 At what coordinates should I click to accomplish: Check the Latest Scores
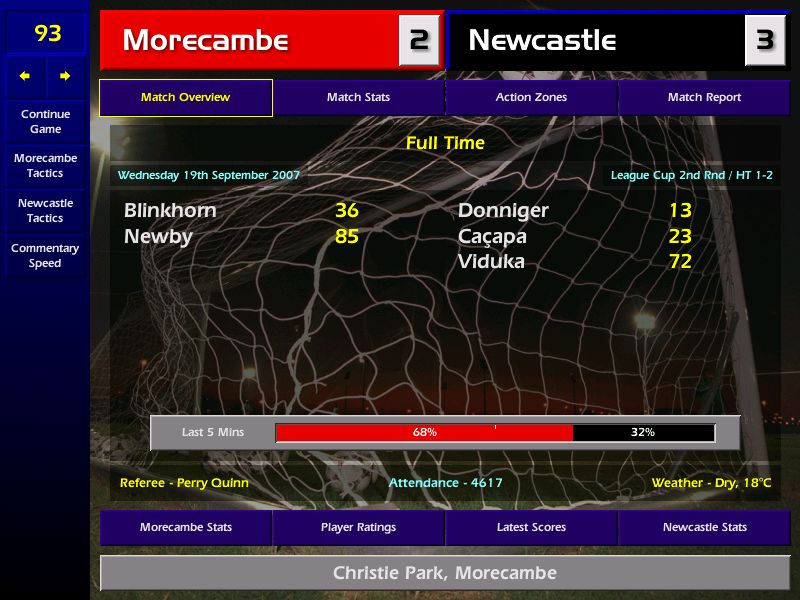pos(531,527)
